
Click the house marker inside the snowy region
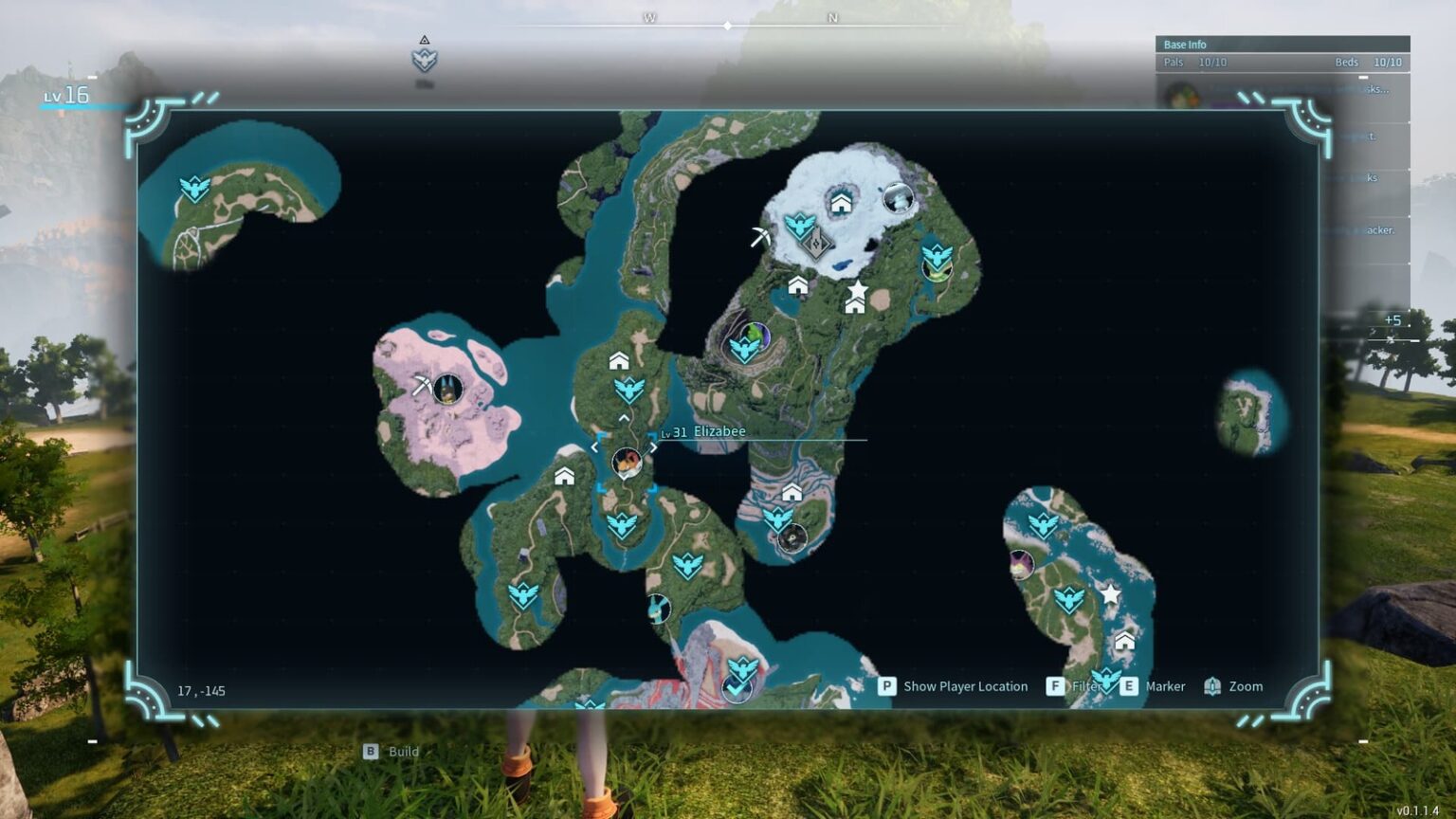tap(841, 203)
